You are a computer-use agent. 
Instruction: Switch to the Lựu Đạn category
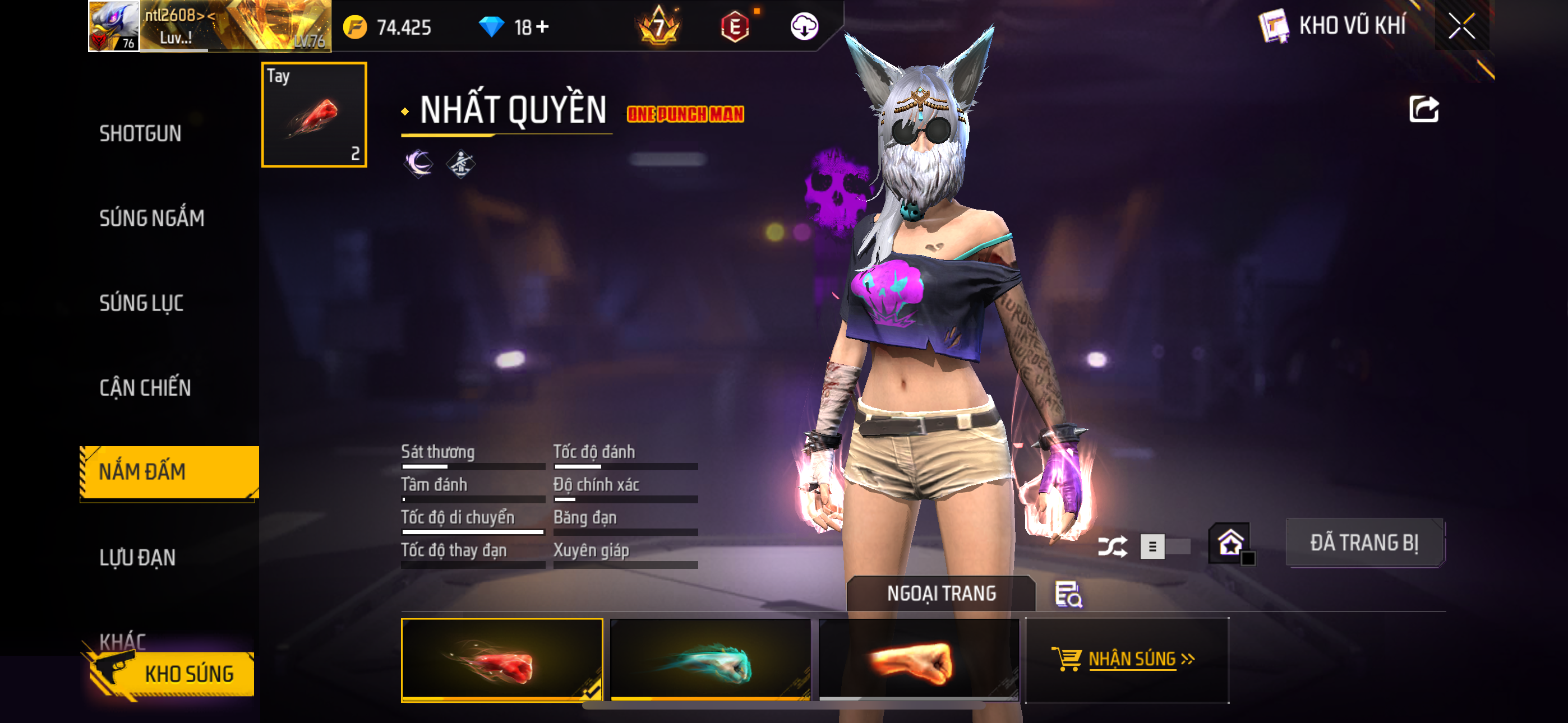[x=137, y=558]
